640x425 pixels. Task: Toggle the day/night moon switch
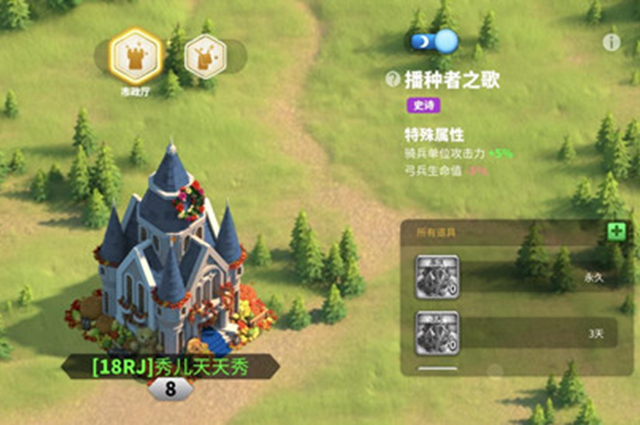(433, 42)
